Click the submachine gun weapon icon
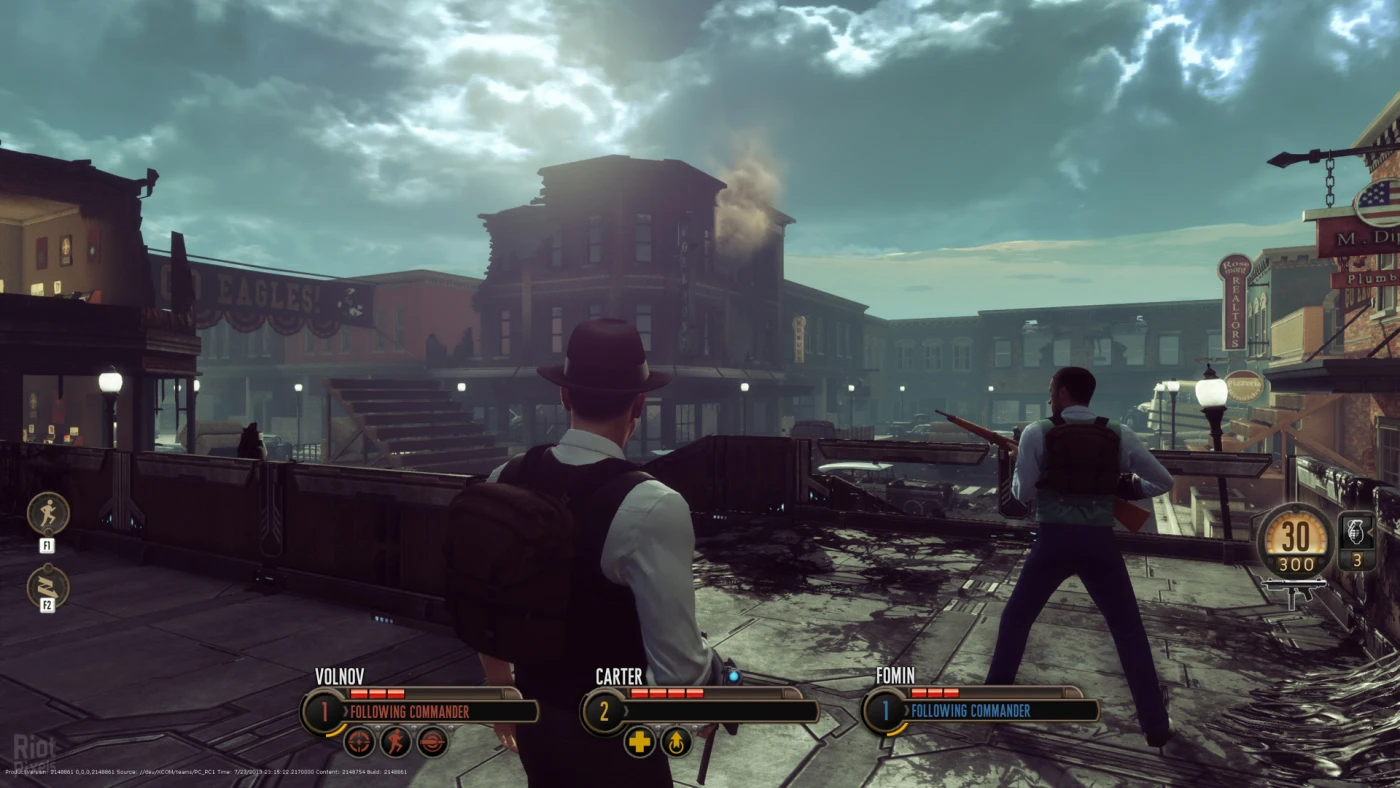 1294,590
